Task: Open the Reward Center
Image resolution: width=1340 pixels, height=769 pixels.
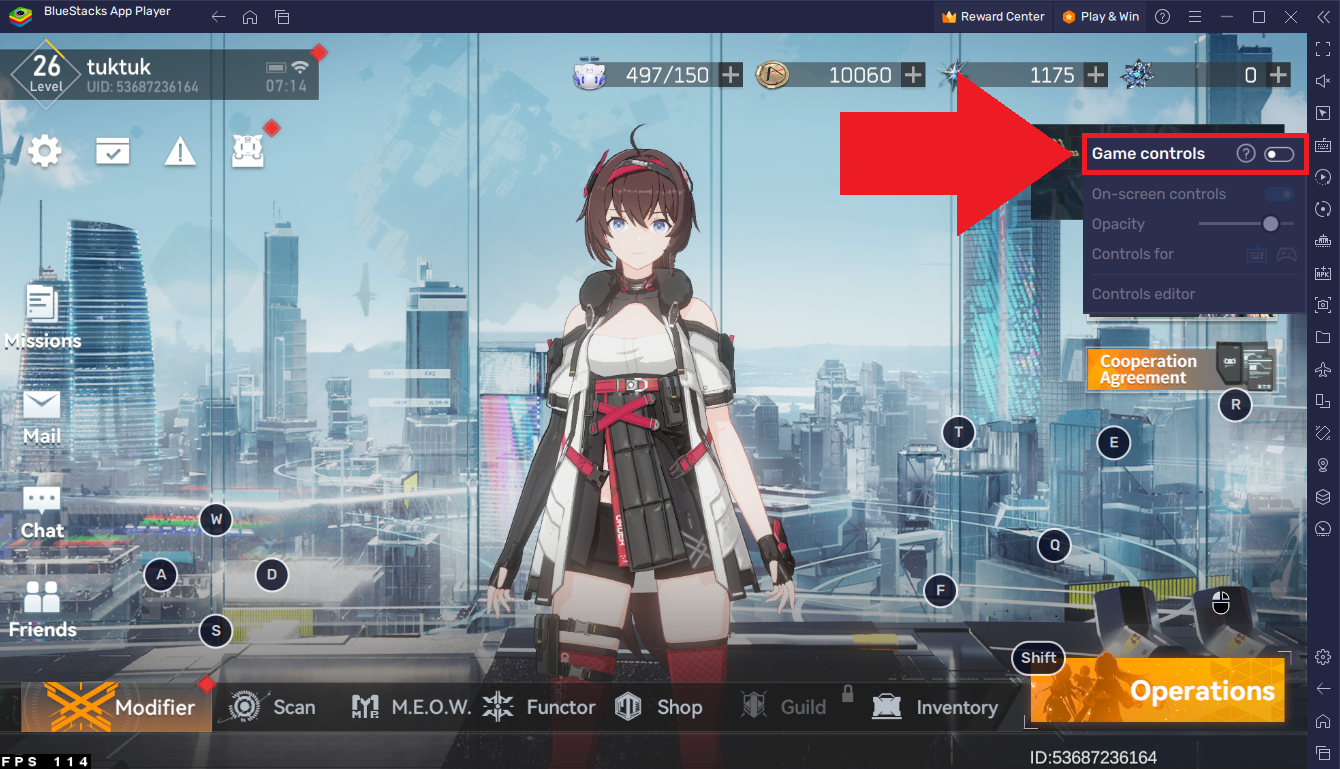Action: (x=993, y=16)
